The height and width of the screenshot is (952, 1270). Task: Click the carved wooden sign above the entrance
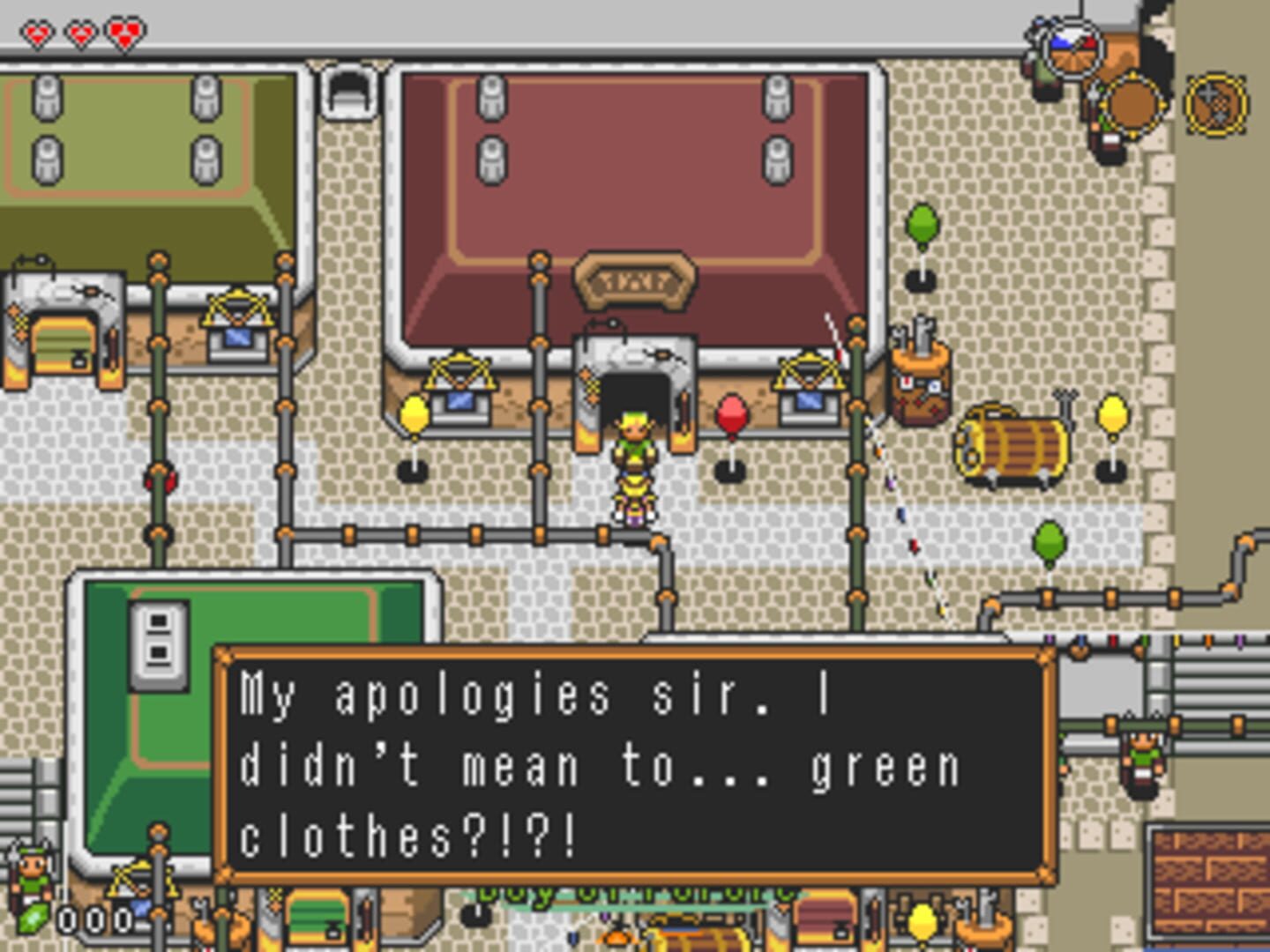tap(635, 282)
